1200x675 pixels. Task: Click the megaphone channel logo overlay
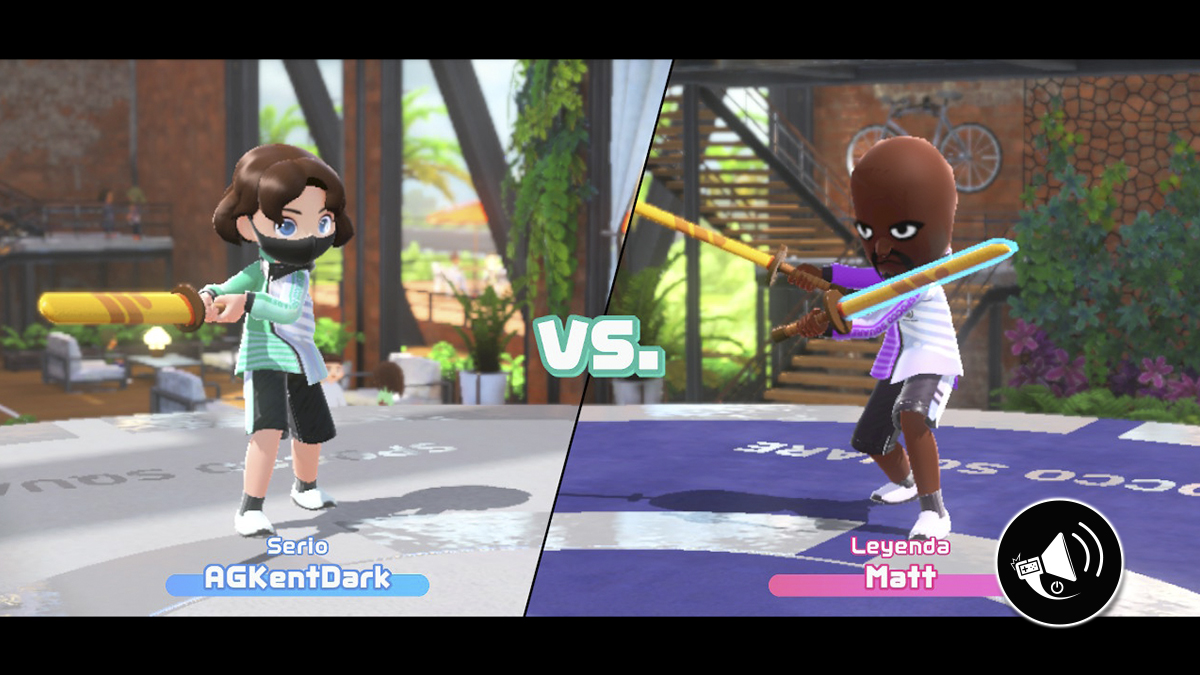click(1059, 563)
